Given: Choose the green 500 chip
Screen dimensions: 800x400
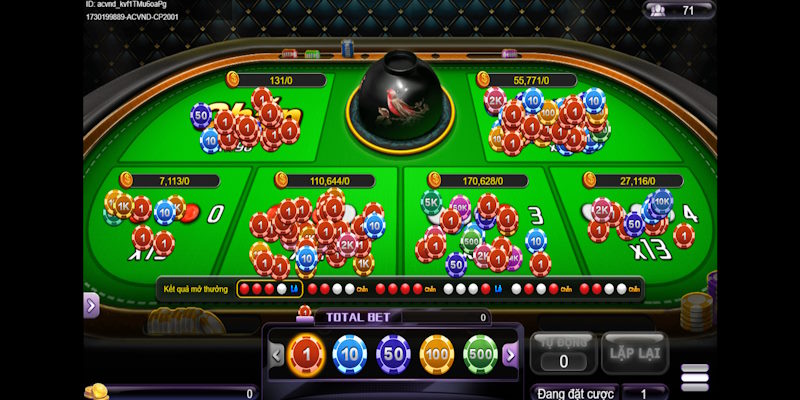Looking at the screenshot, I should coord(480,353).
